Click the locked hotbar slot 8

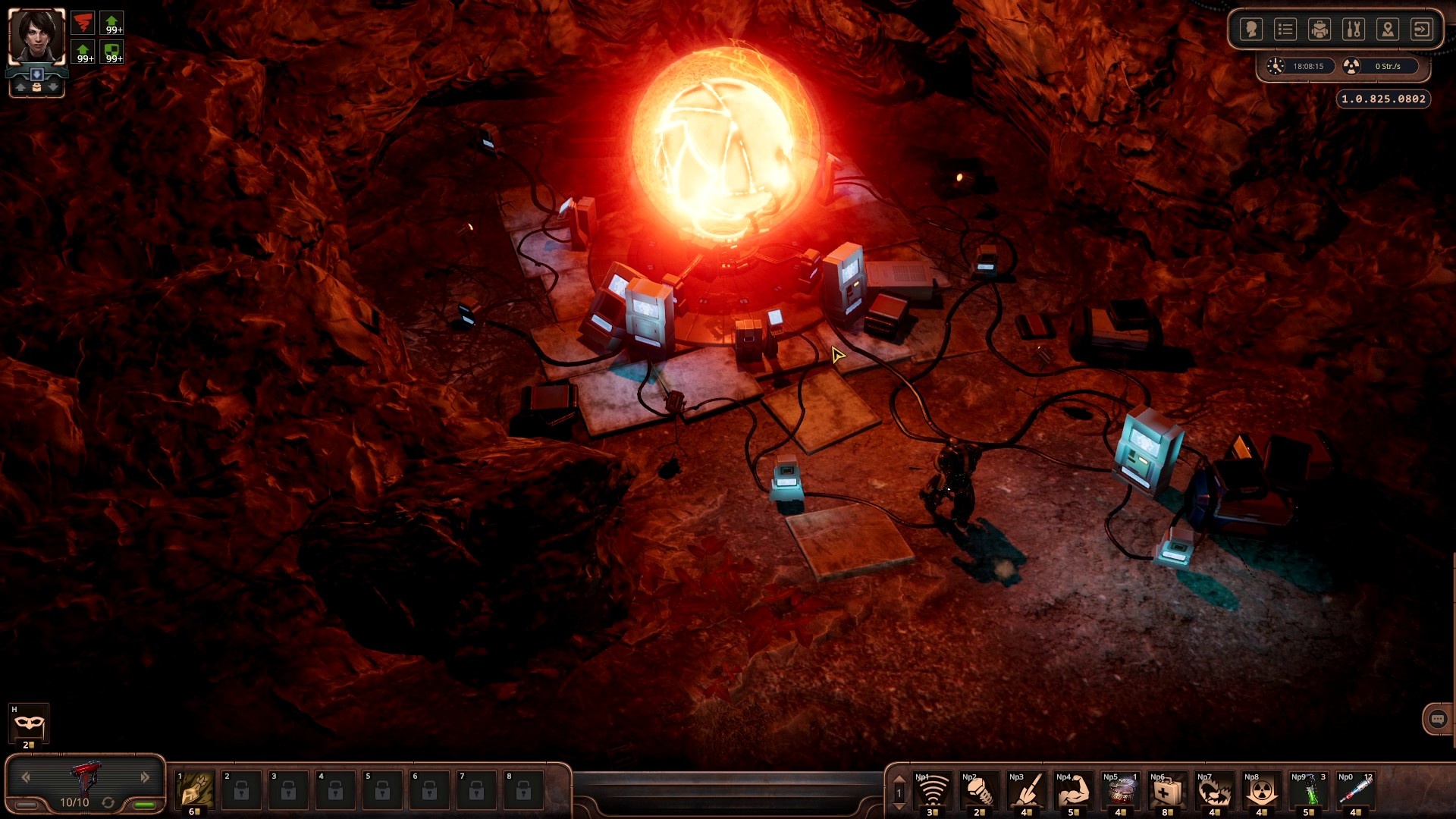coord(523,791)
